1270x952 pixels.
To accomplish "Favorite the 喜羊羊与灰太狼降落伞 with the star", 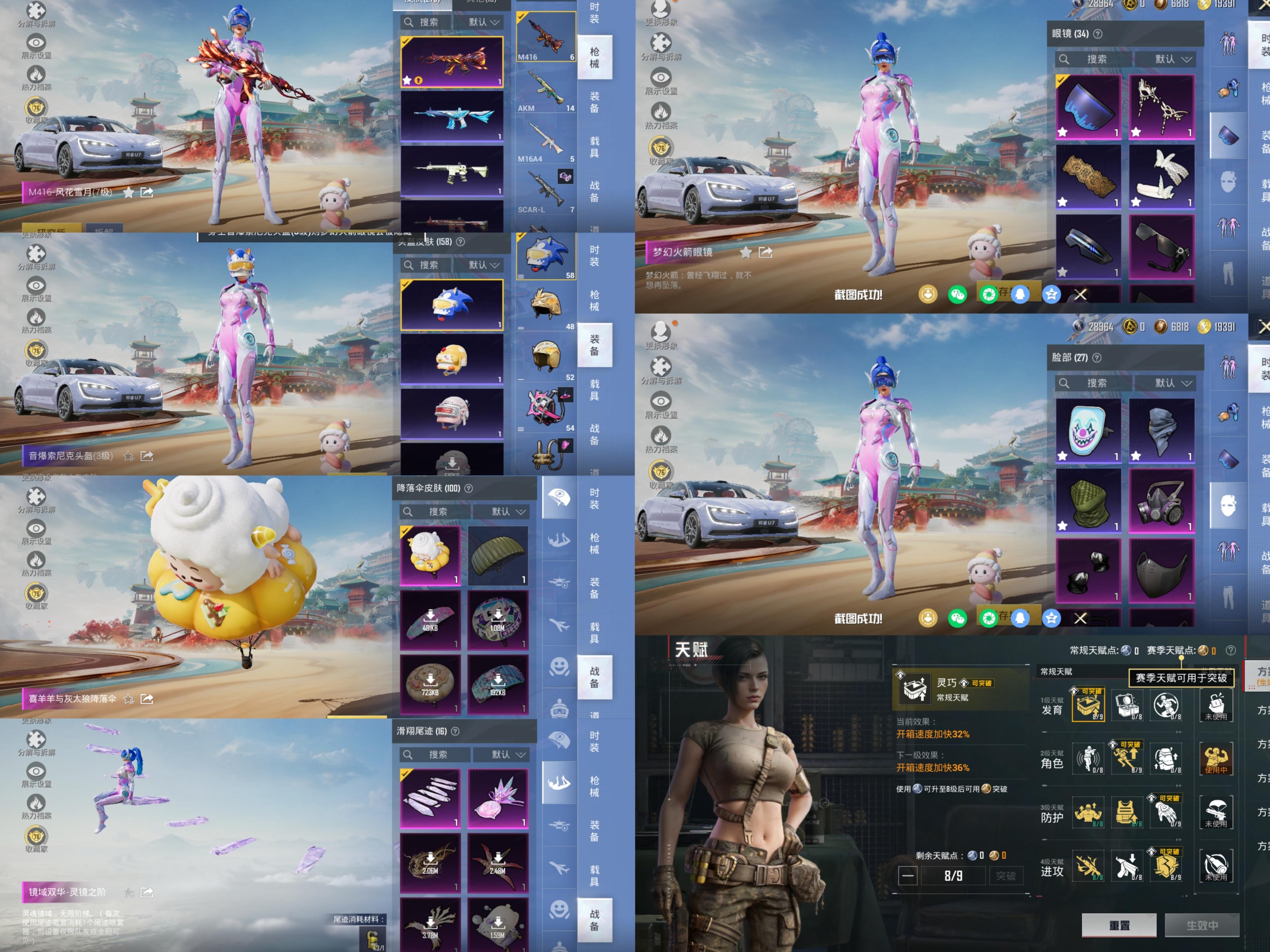I will 129,699.
